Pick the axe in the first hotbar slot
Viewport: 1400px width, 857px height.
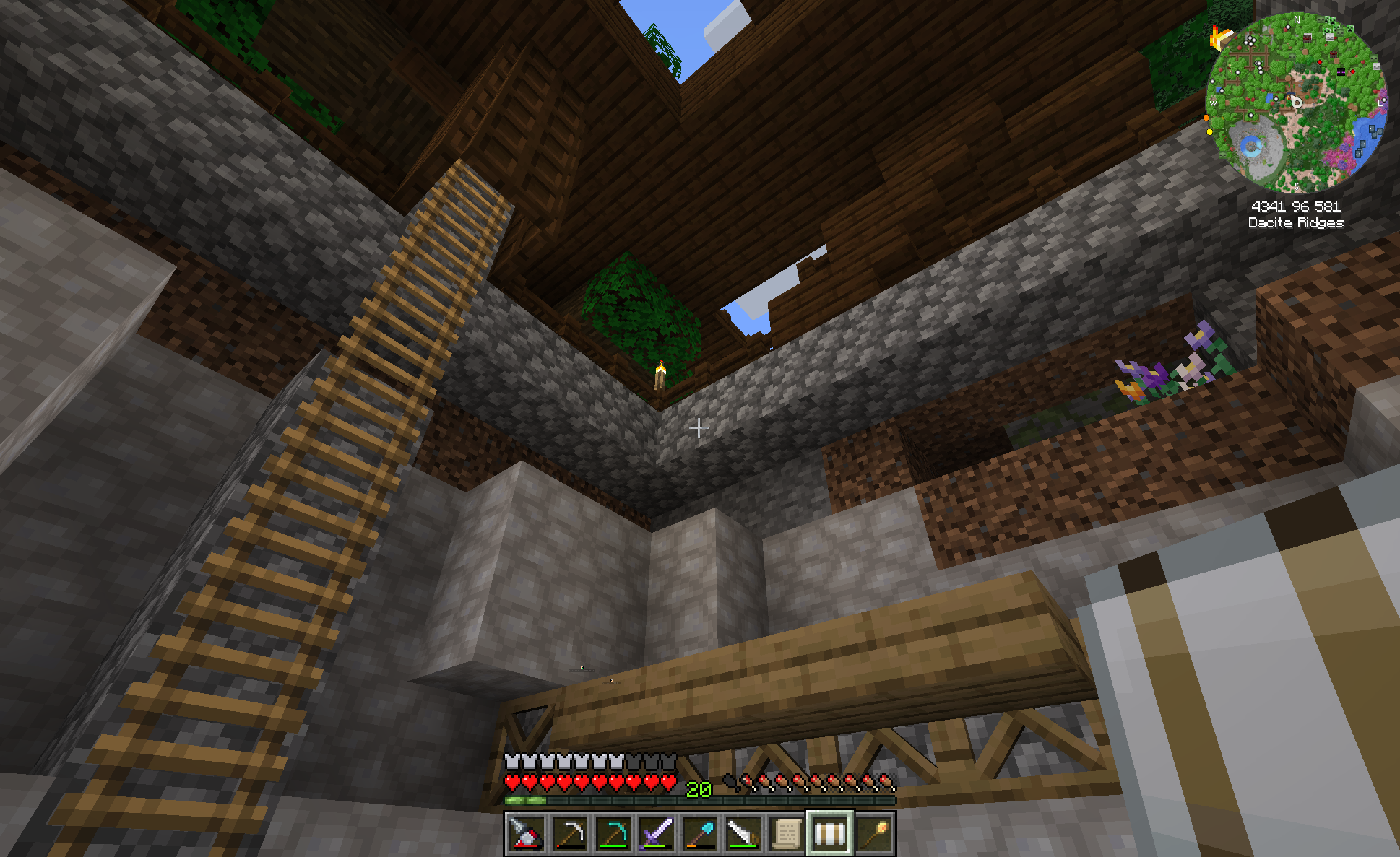(x=525, y=832)
